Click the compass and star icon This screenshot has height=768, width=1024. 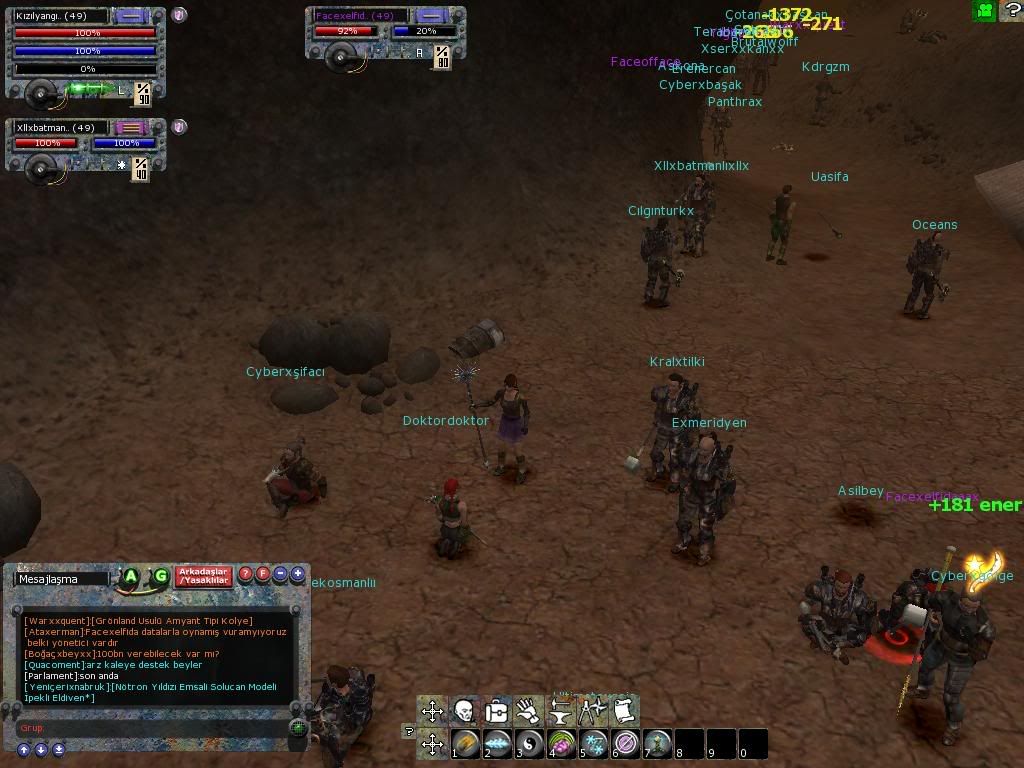(x=592, y=711)
